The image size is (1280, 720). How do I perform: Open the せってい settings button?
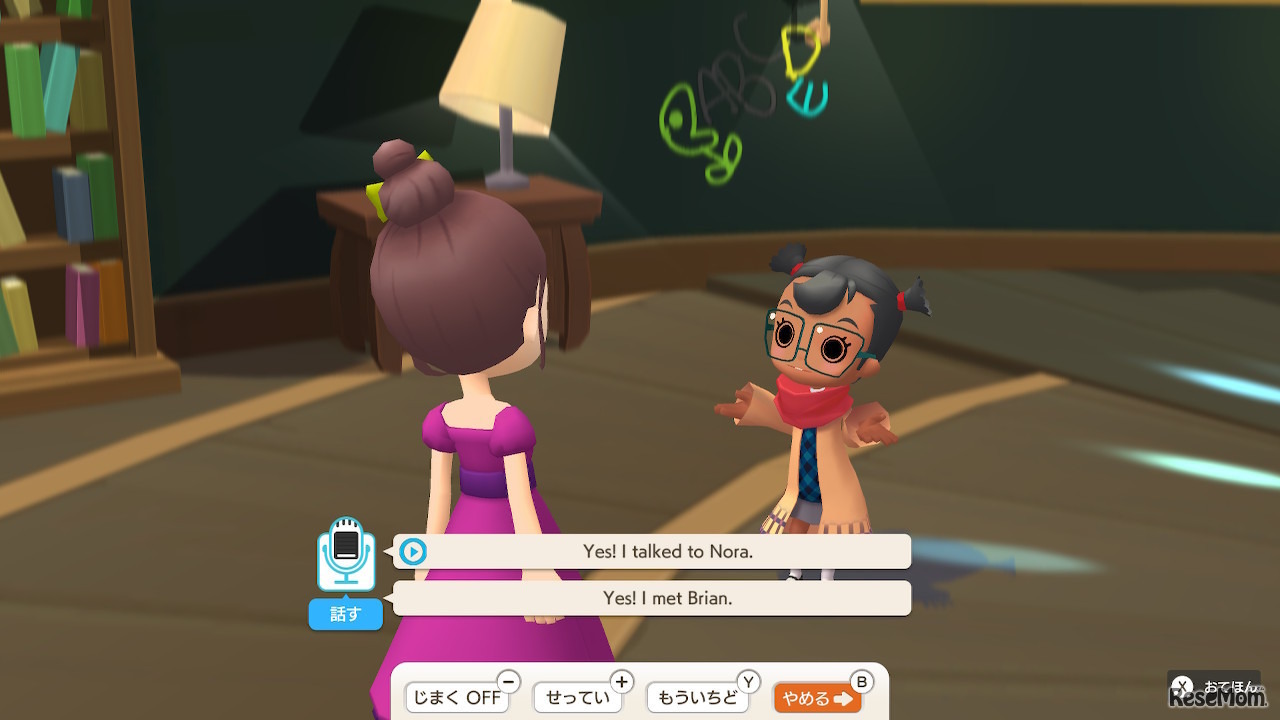tap(578, 698)
